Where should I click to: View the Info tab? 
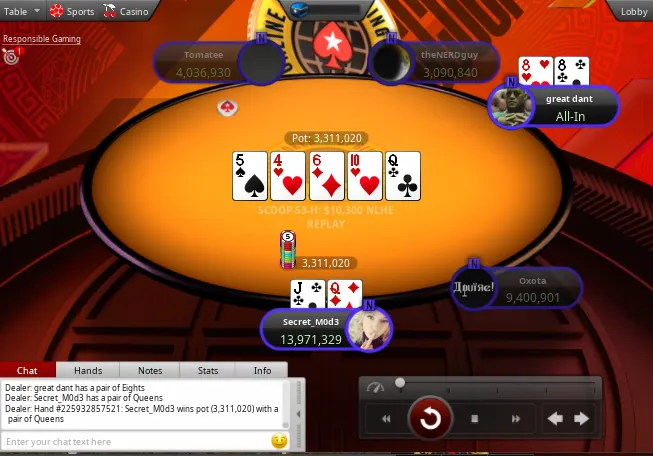tap(262, 370)
